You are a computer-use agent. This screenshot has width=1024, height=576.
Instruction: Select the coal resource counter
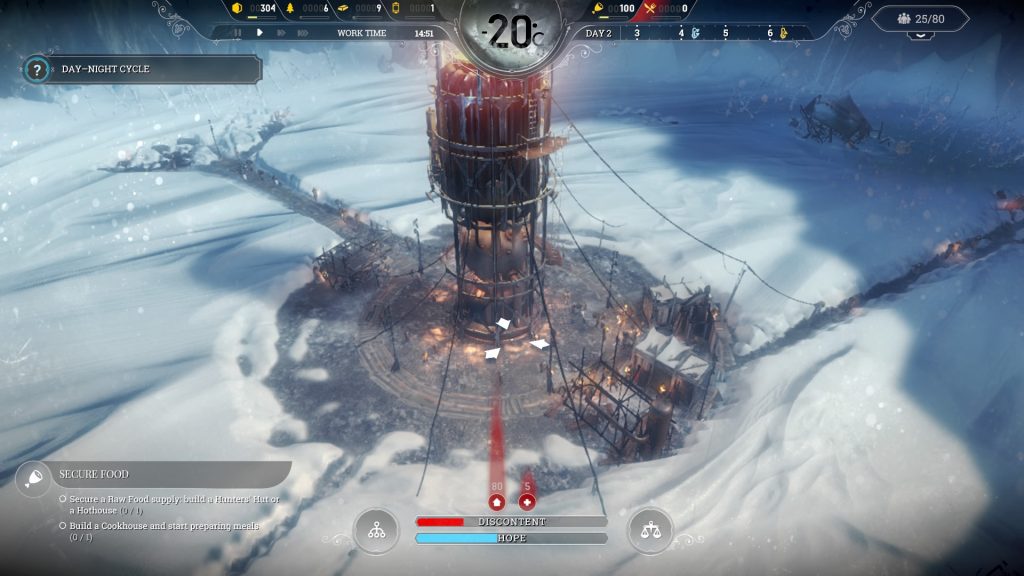pos(255,9)
